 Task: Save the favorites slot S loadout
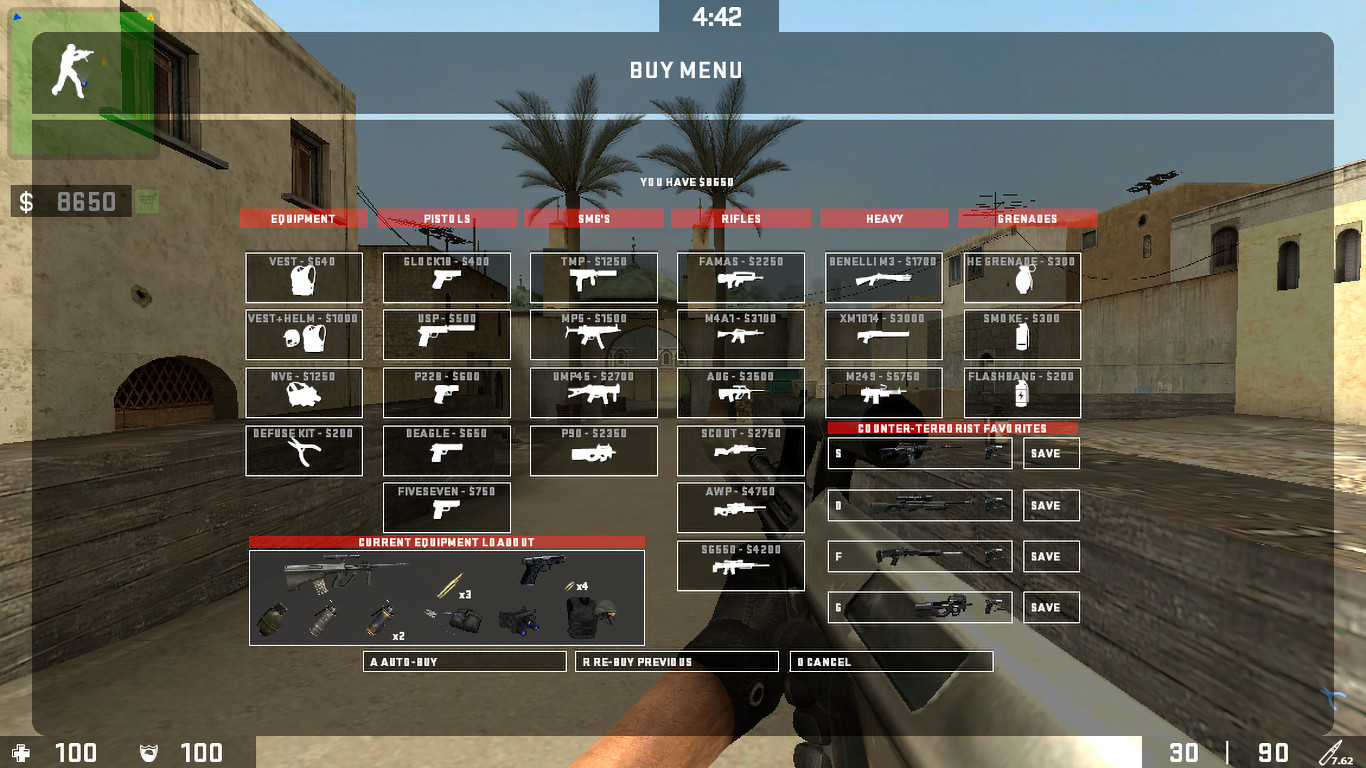click(x=1050, y=453)
